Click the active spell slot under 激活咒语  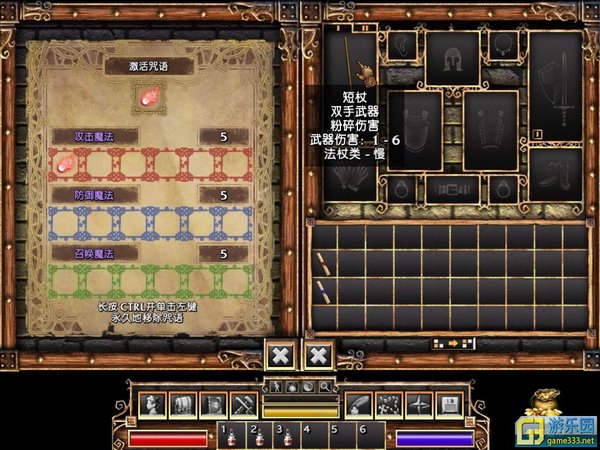(x=150, y=97)
